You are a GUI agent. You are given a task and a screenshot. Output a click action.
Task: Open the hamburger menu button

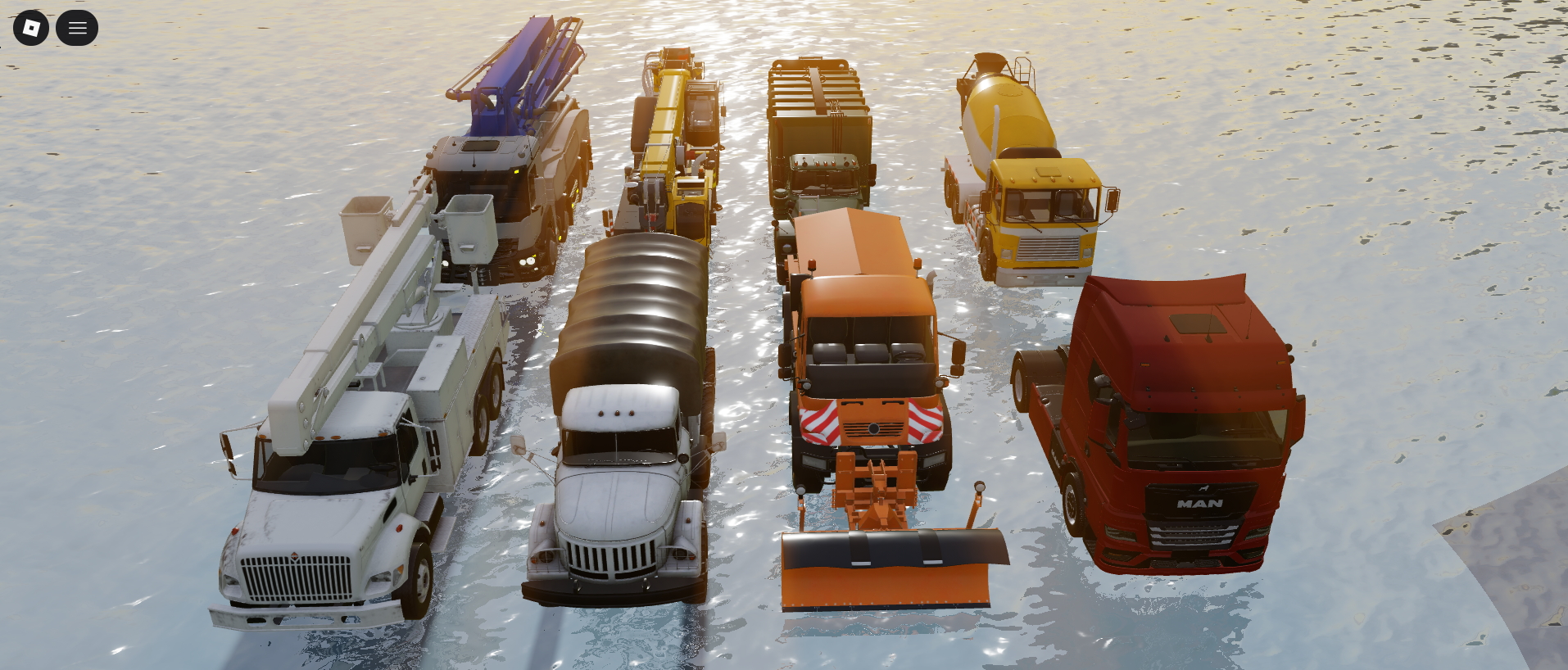(x=77, y=29)
